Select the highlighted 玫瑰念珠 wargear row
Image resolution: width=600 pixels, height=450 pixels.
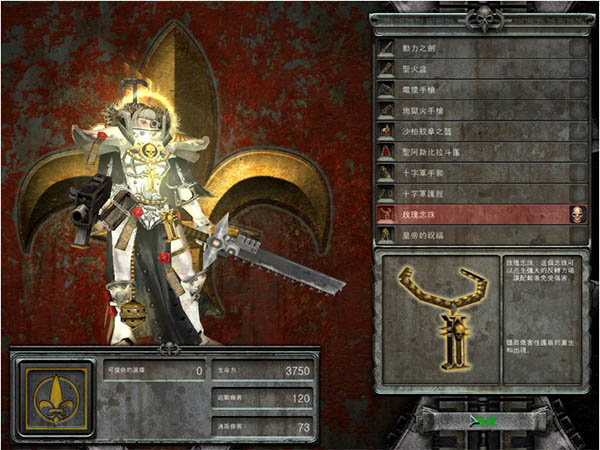click(470, 214)
